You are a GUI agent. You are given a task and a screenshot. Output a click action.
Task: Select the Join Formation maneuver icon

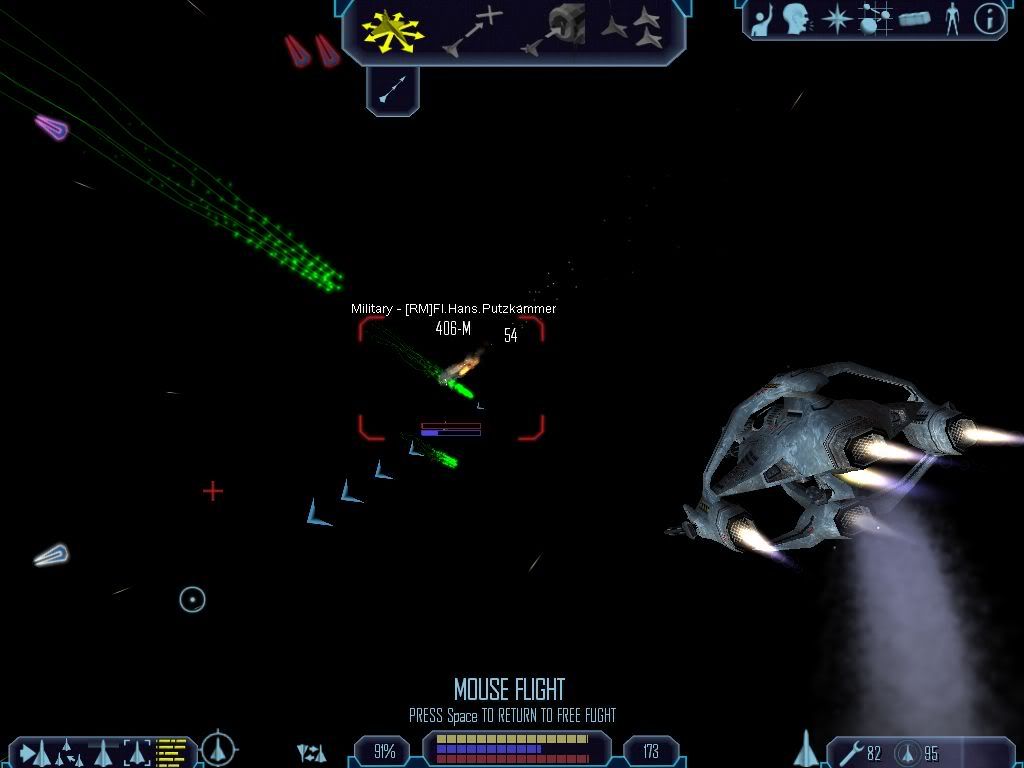[x=632, y=30]
